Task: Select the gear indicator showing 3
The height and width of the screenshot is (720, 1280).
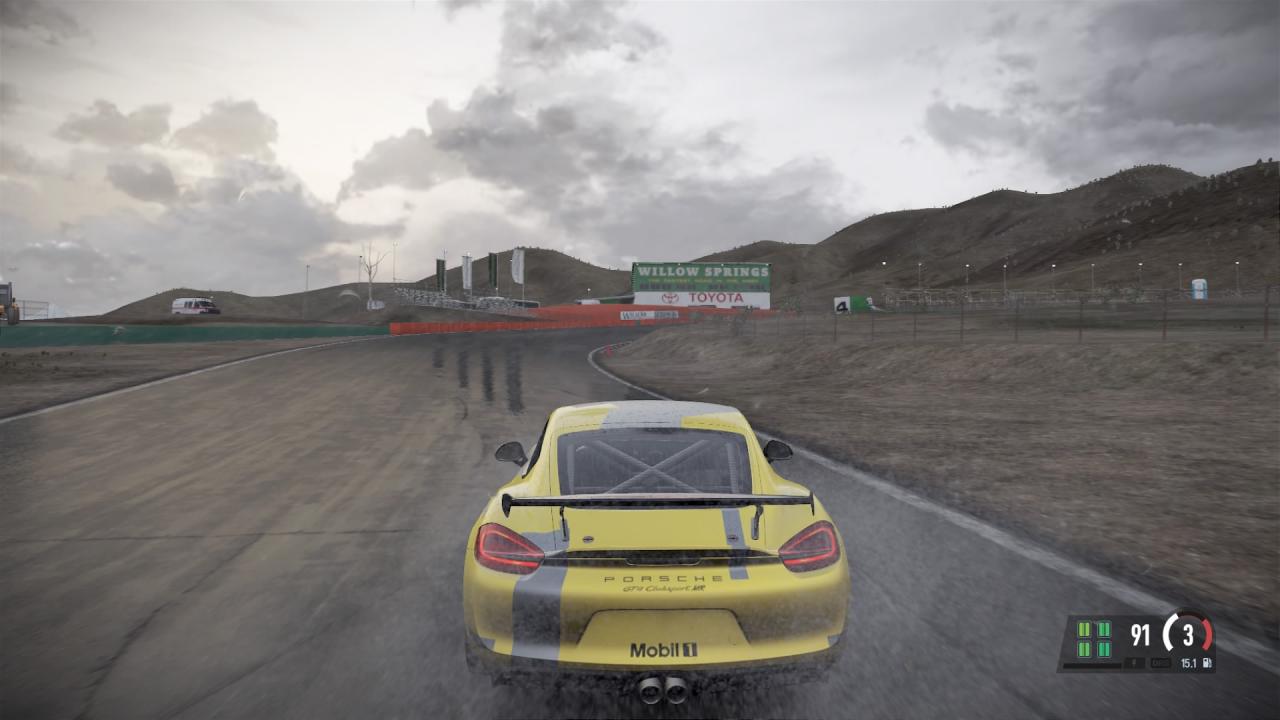Action: pos(1187,633)
